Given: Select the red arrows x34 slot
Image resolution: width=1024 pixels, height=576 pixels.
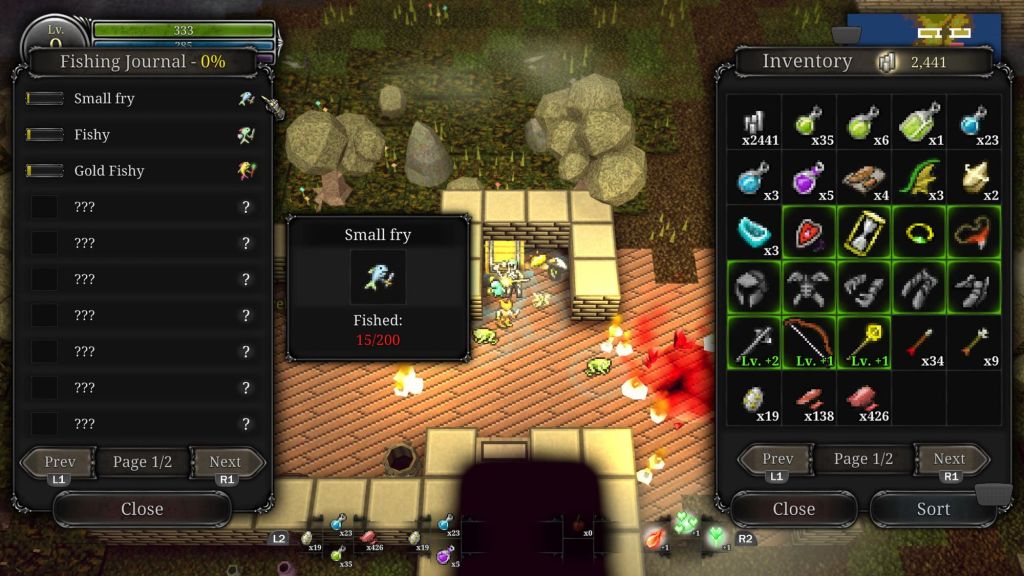Looking at the screenshot, I should click(919, 343).
